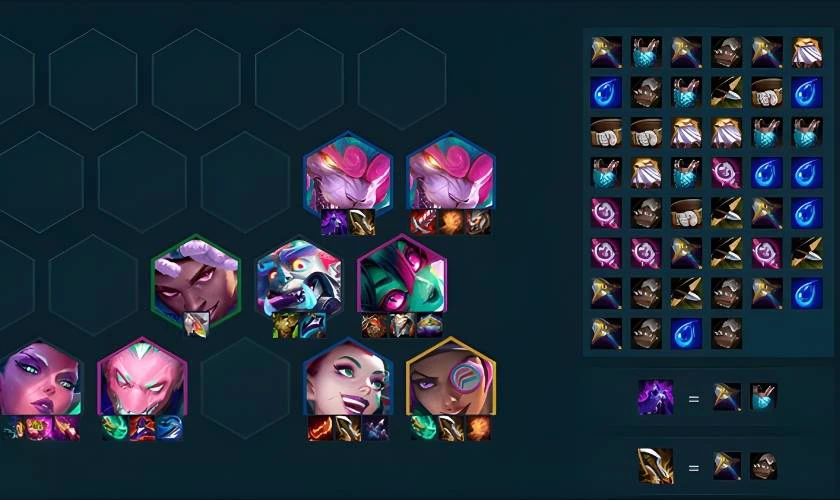Screen dimensions: 840x500
Task: Select the pink-haired unit holding three items
Action: 450,176
